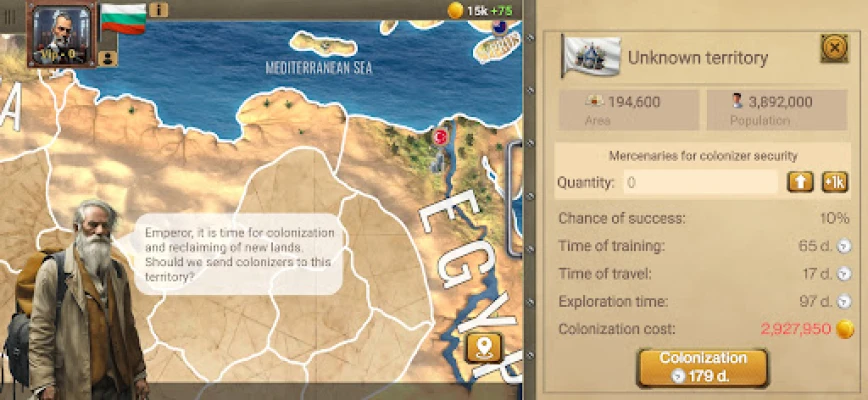This screenshot has height=400, width=868.
Task: Center the map with the location pin button
Action: (x=482, y=347)
